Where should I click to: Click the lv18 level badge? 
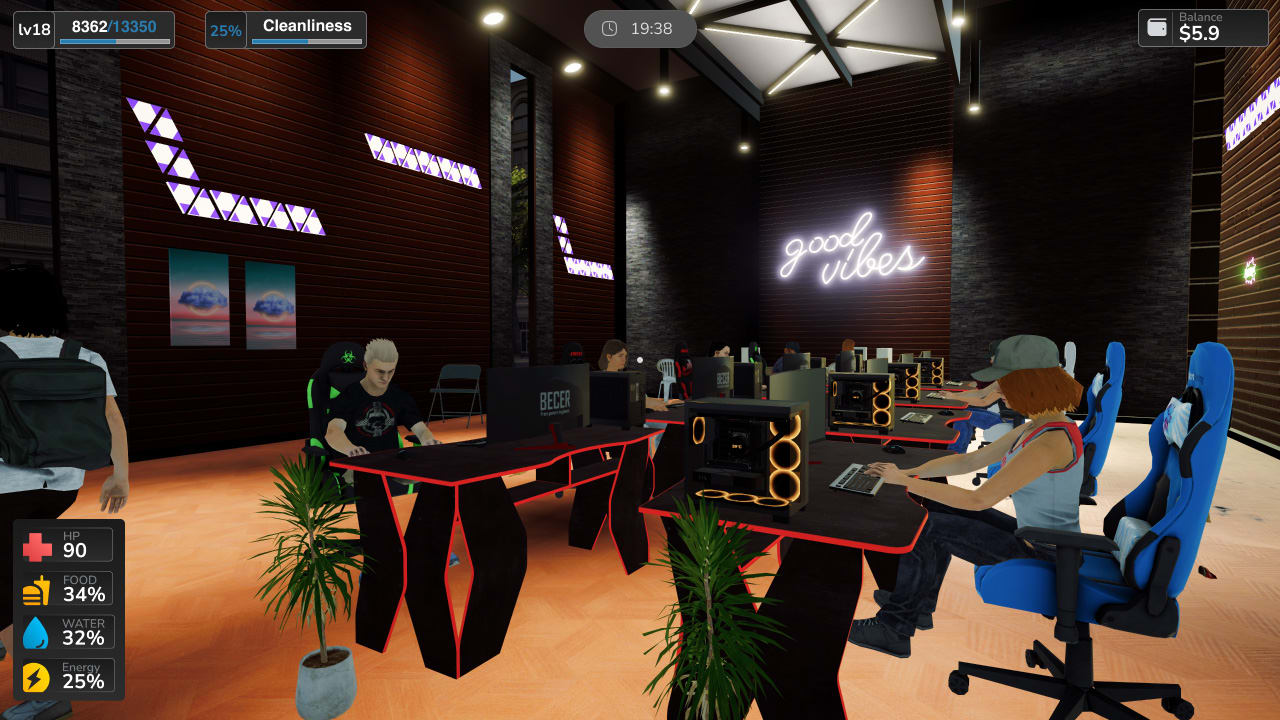click(32, 29)
